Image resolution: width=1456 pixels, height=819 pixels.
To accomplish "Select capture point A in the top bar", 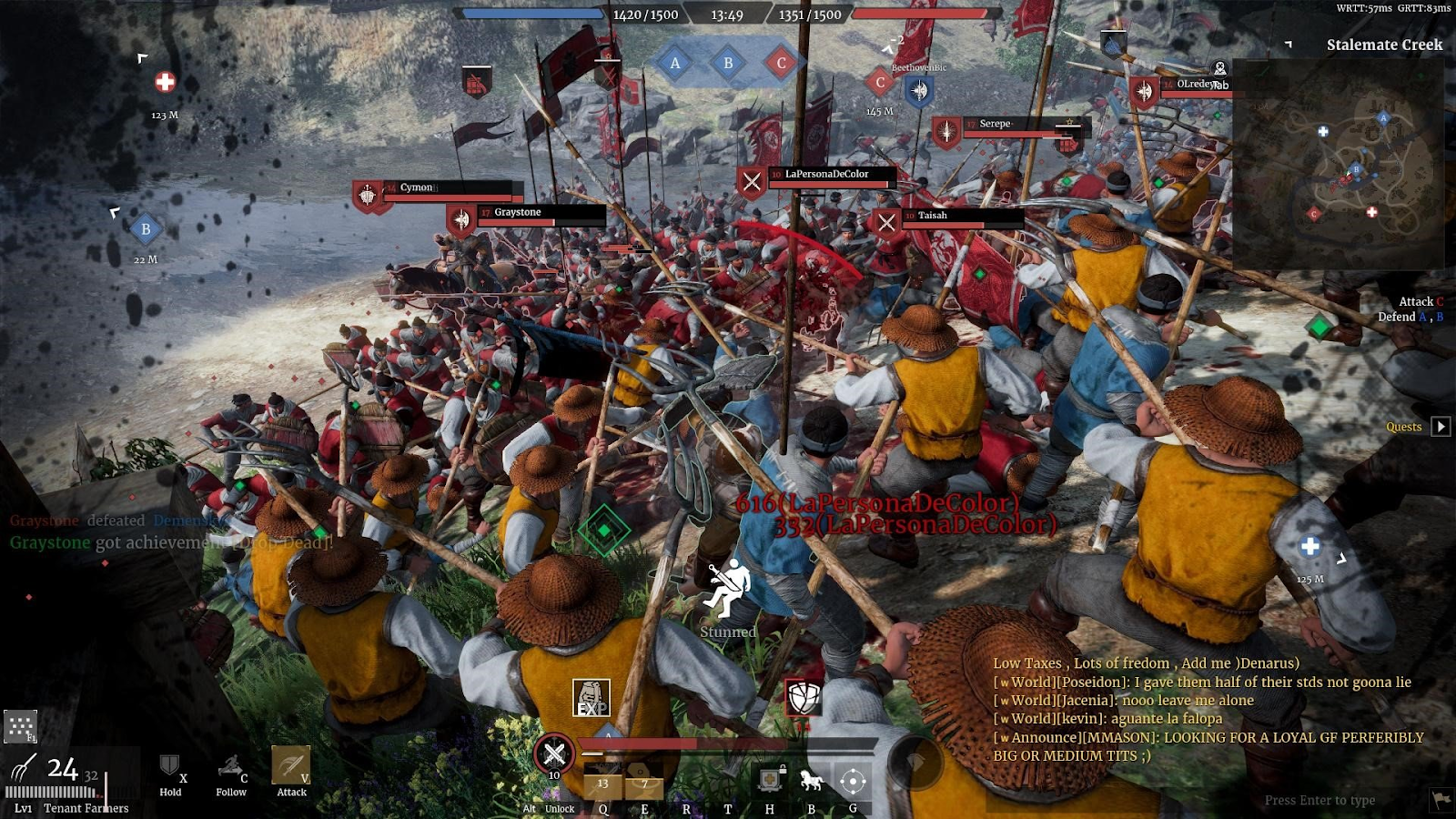I will [x=675, y=64].
